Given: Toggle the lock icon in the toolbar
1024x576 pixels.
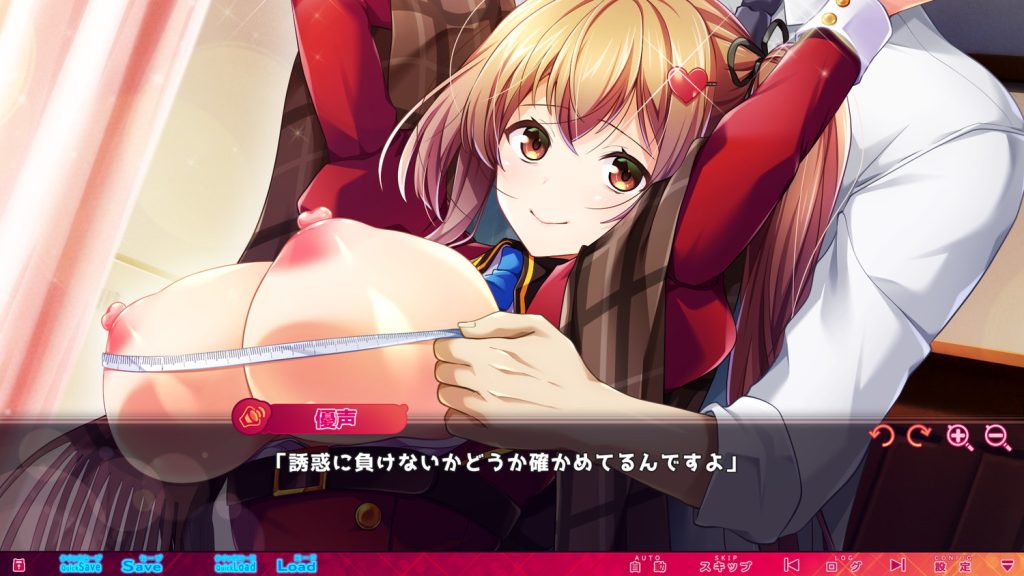Looking at the screenshot, I should coord(18,565).
